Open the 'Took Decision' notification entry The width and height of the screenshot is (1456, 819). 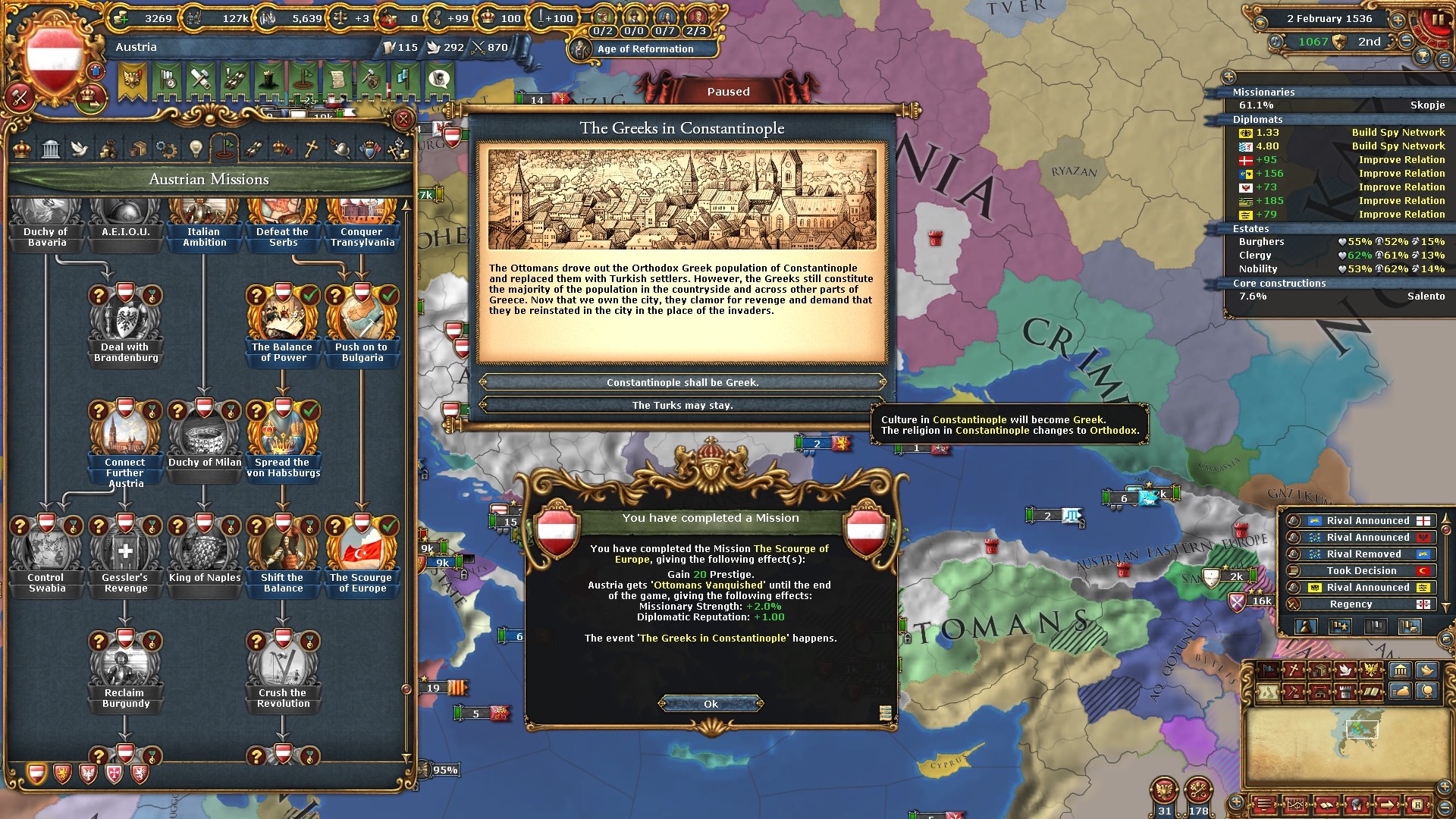(1360, 571)
